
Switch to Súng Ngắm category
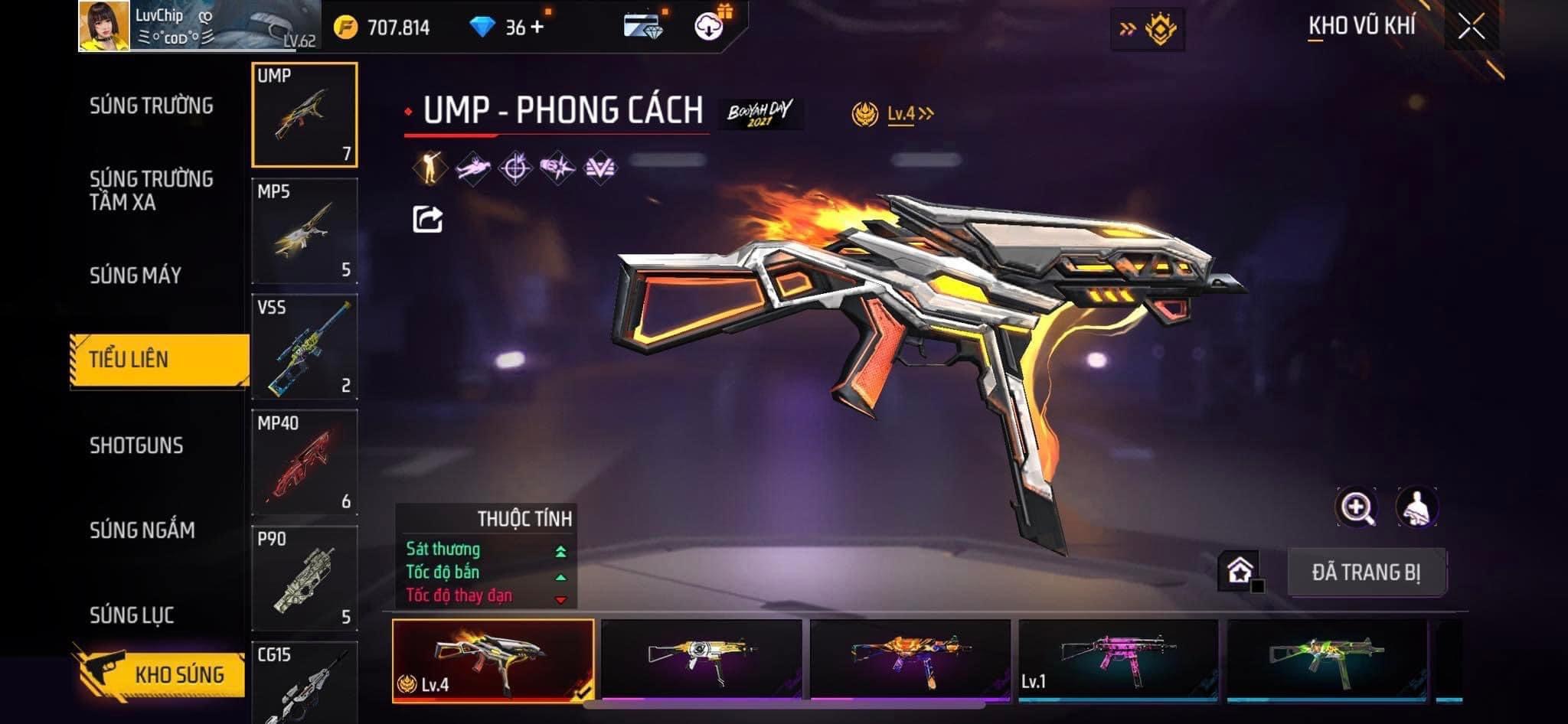click(x=142, y=530)
